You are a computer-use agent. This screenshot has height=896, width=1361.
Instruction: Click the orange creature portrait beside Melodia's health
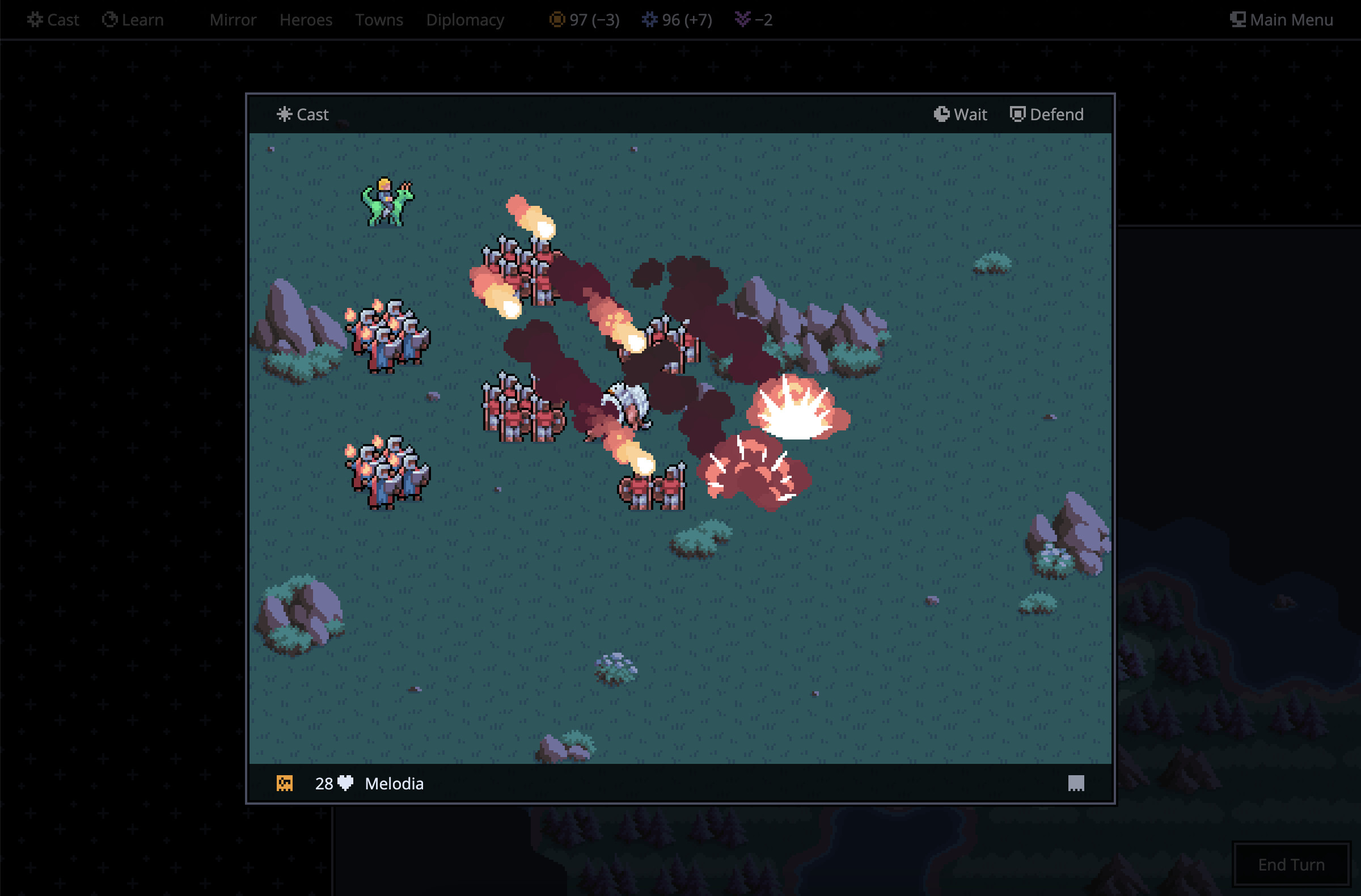(286, 783)
